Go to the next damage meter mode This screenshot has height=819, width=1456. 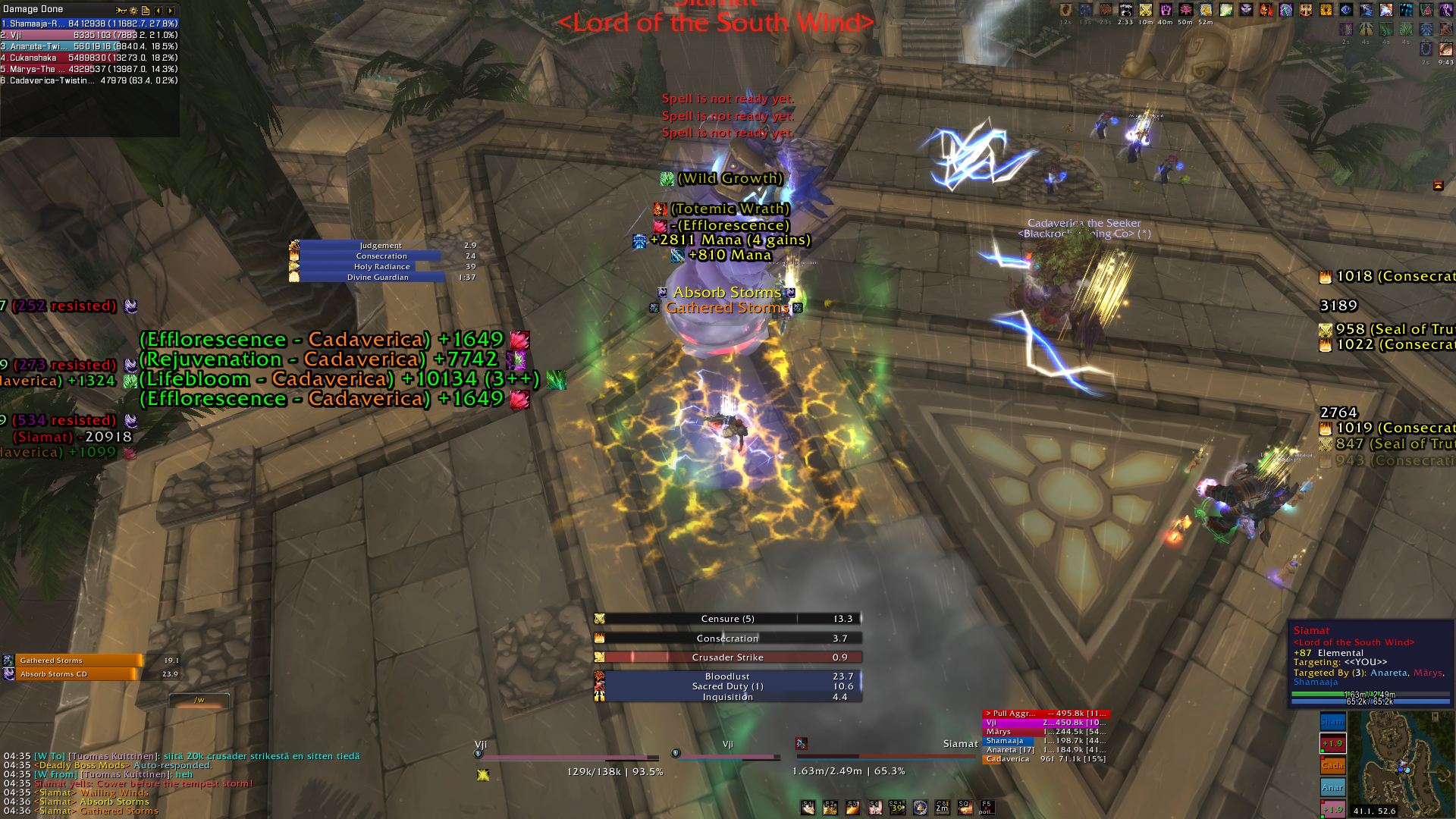pos(170,11)
